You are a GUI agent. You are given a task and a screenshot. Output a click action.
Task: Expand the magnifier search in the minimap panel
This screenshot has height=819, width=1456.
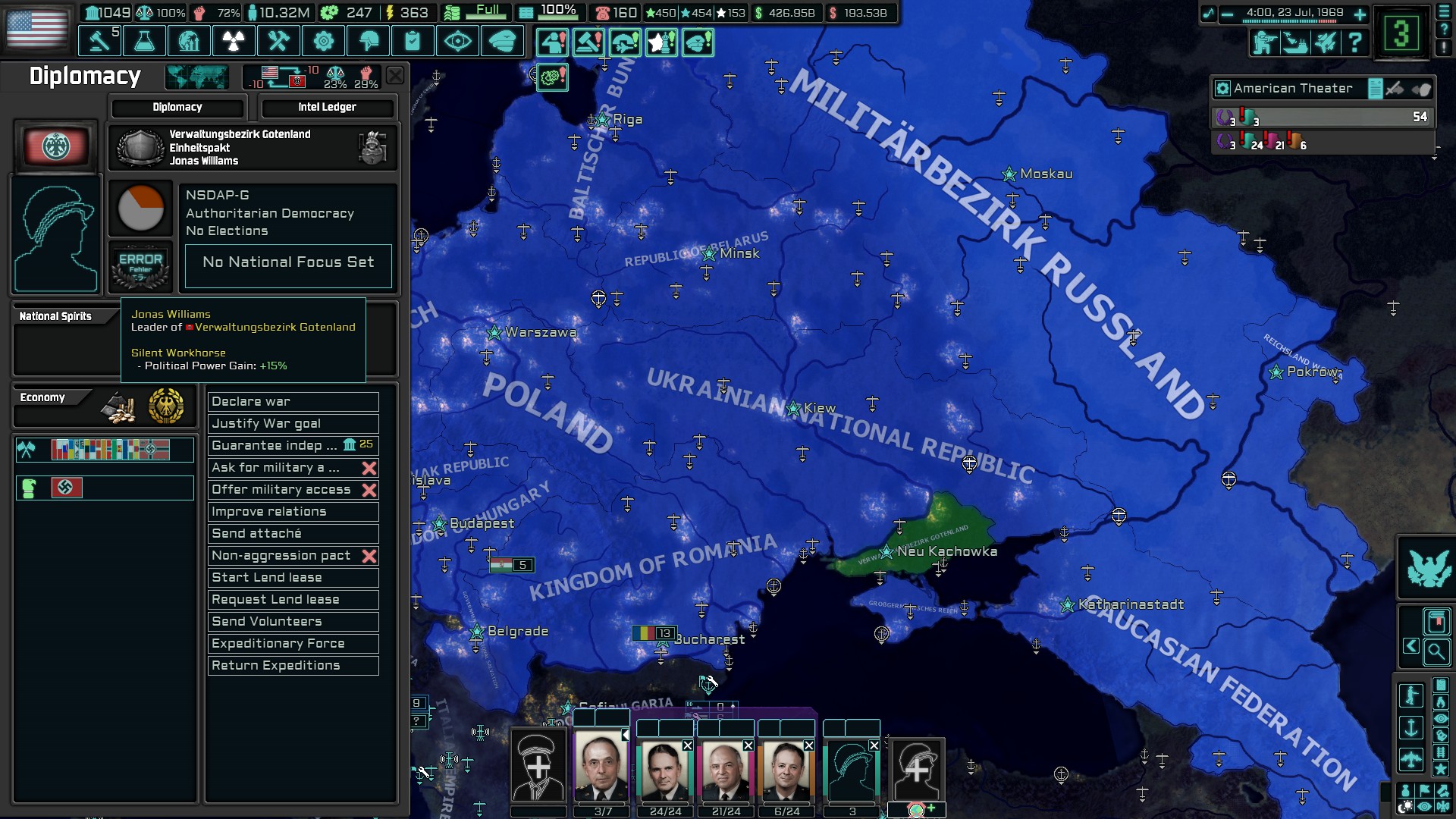[1437, 652]
